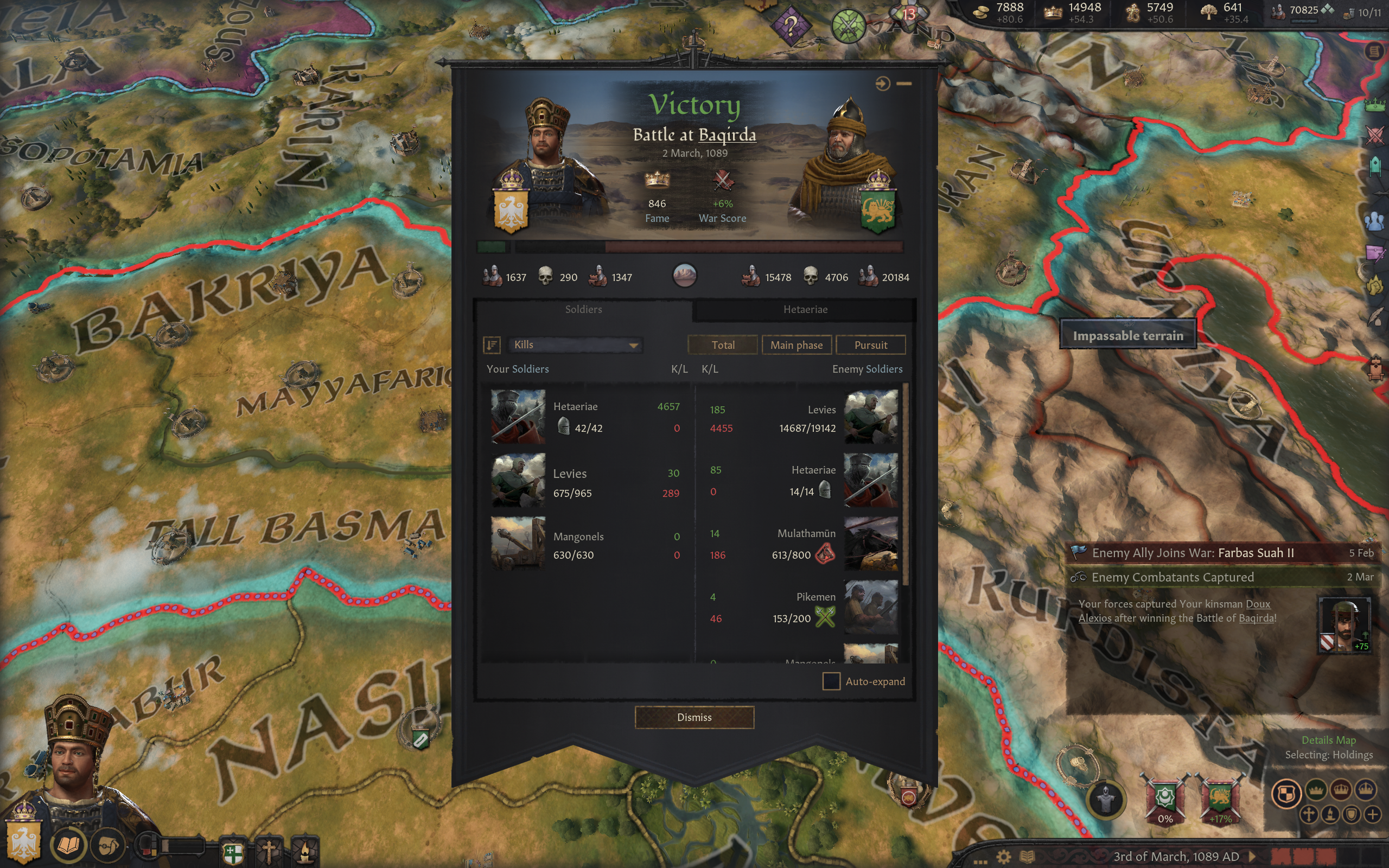Dismiss the battle result window
This screenshot has height=868, width=1389.
tap(694, 717)
